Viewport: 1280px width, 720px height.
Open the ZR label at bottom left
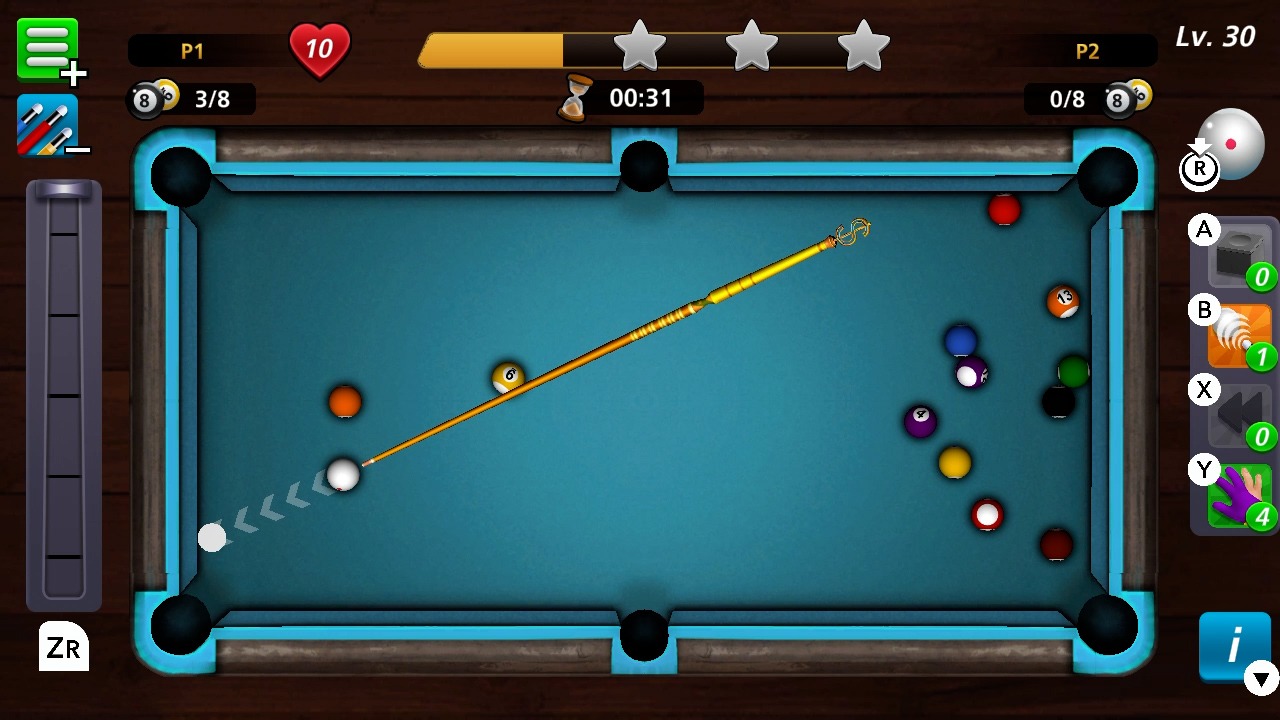point(63,648)
